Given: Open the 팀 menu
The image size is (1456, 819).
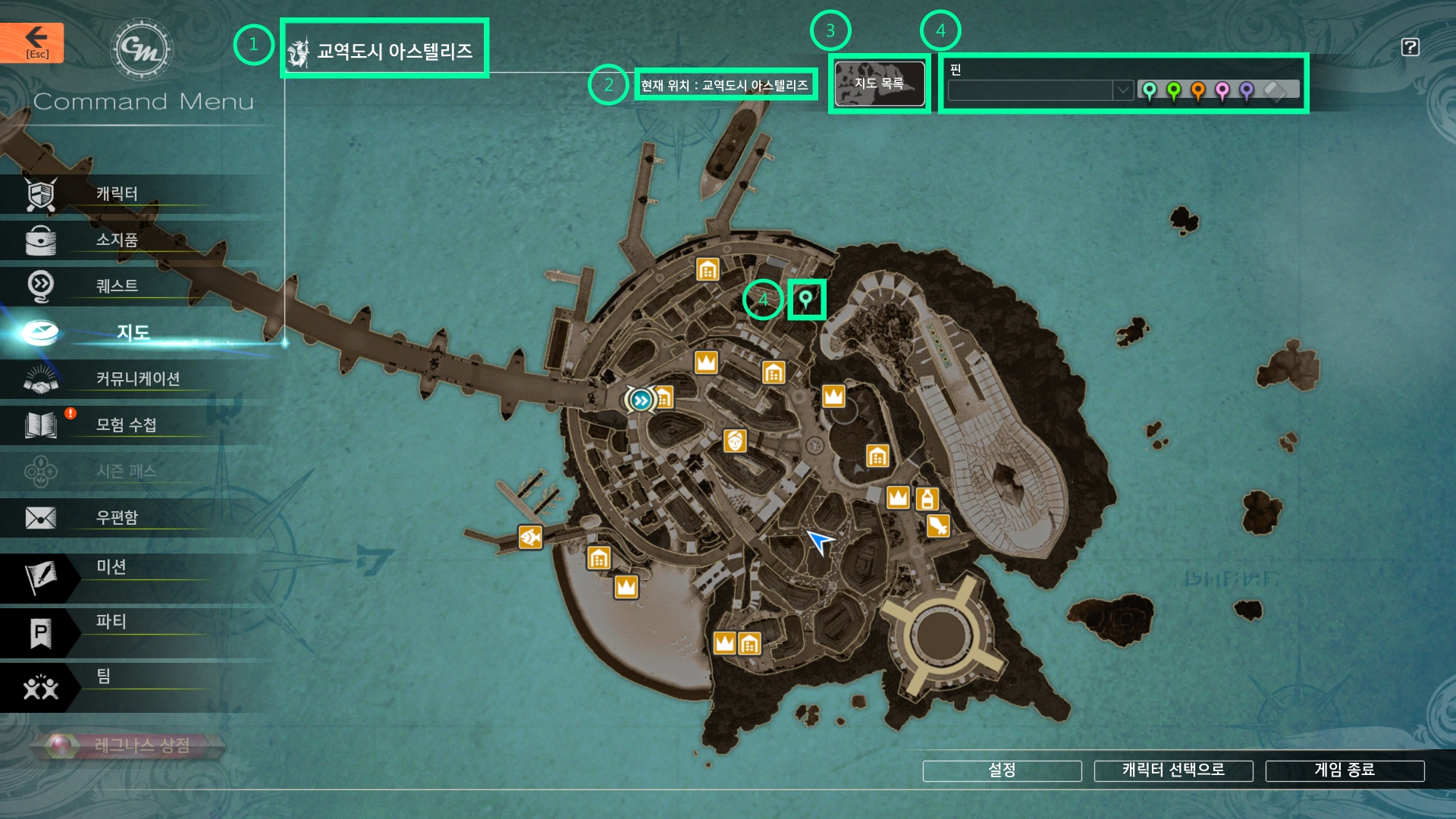Looking at the screenshot, I should (103, 676).
